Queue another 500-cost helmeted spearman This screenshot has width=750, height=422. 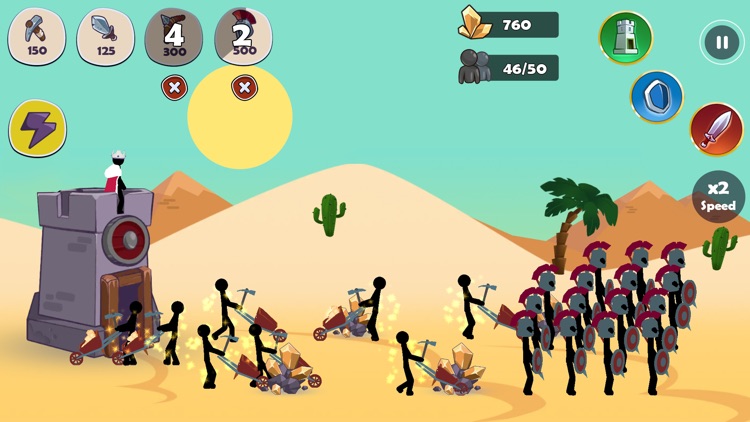(x=243, y=36)
